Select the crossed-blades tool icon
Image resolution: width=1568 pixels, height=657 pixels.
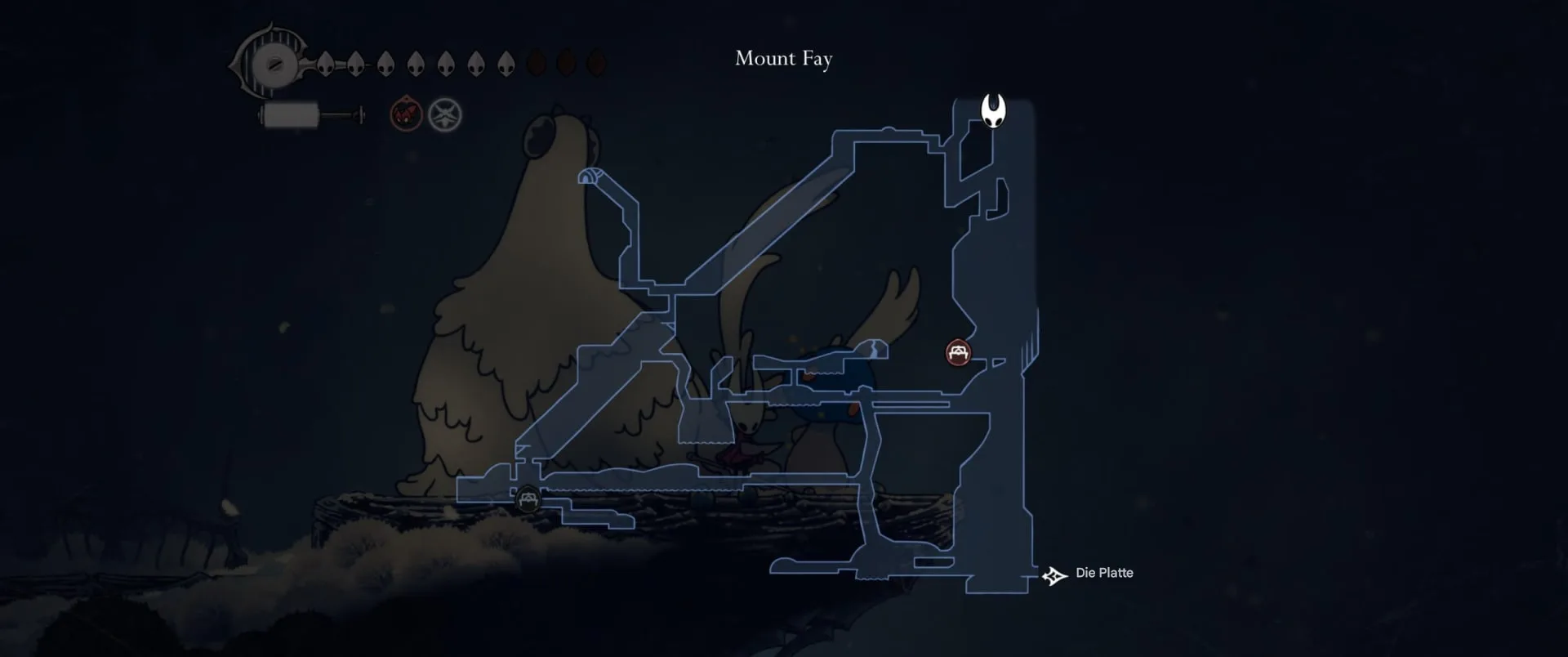pyautogui.click(x=445, y=115)
